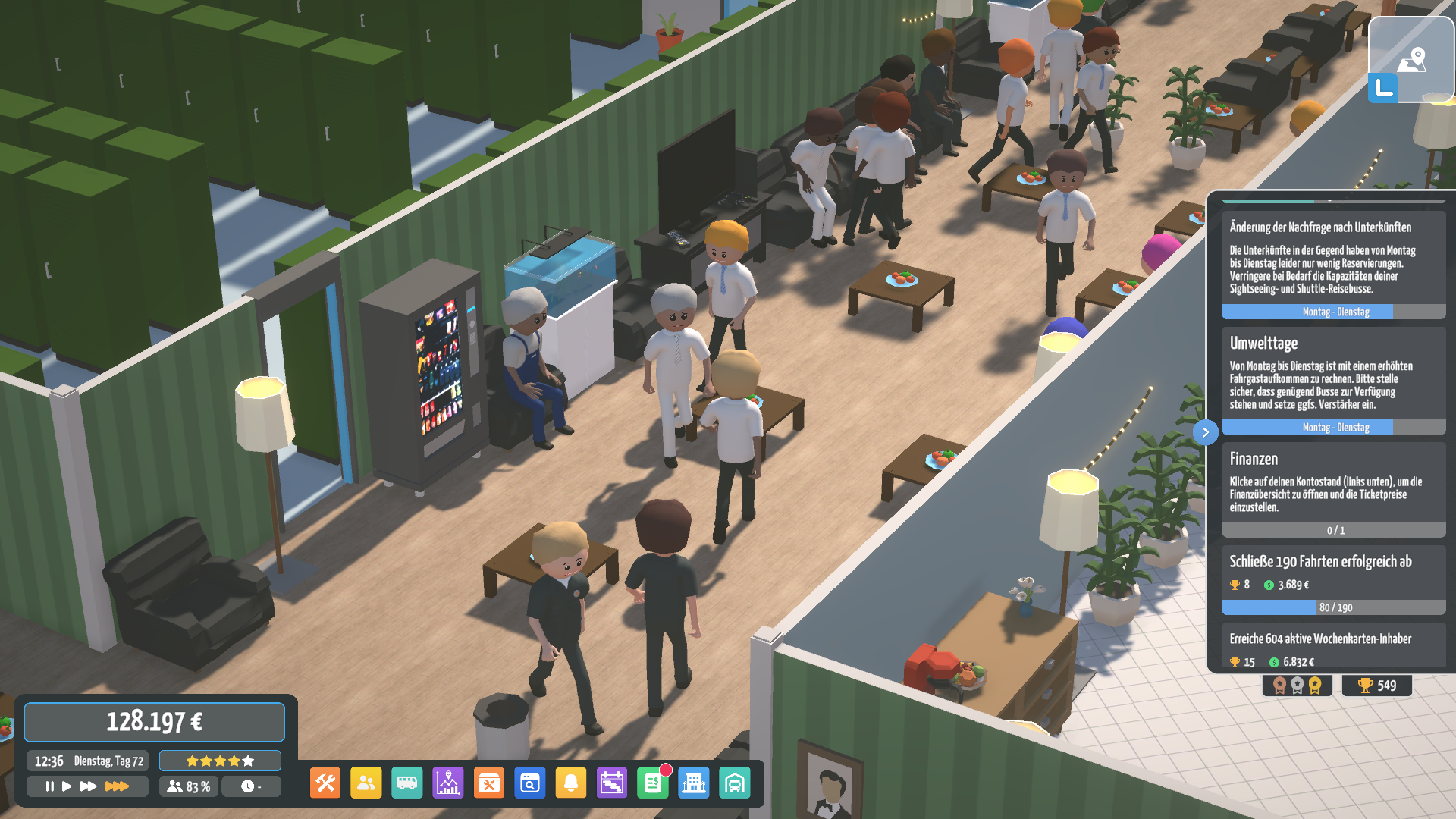This screenshot has width=1456, height=819.
Task: Switch to double fast-forward speed
Action: (x=88, y=786)
